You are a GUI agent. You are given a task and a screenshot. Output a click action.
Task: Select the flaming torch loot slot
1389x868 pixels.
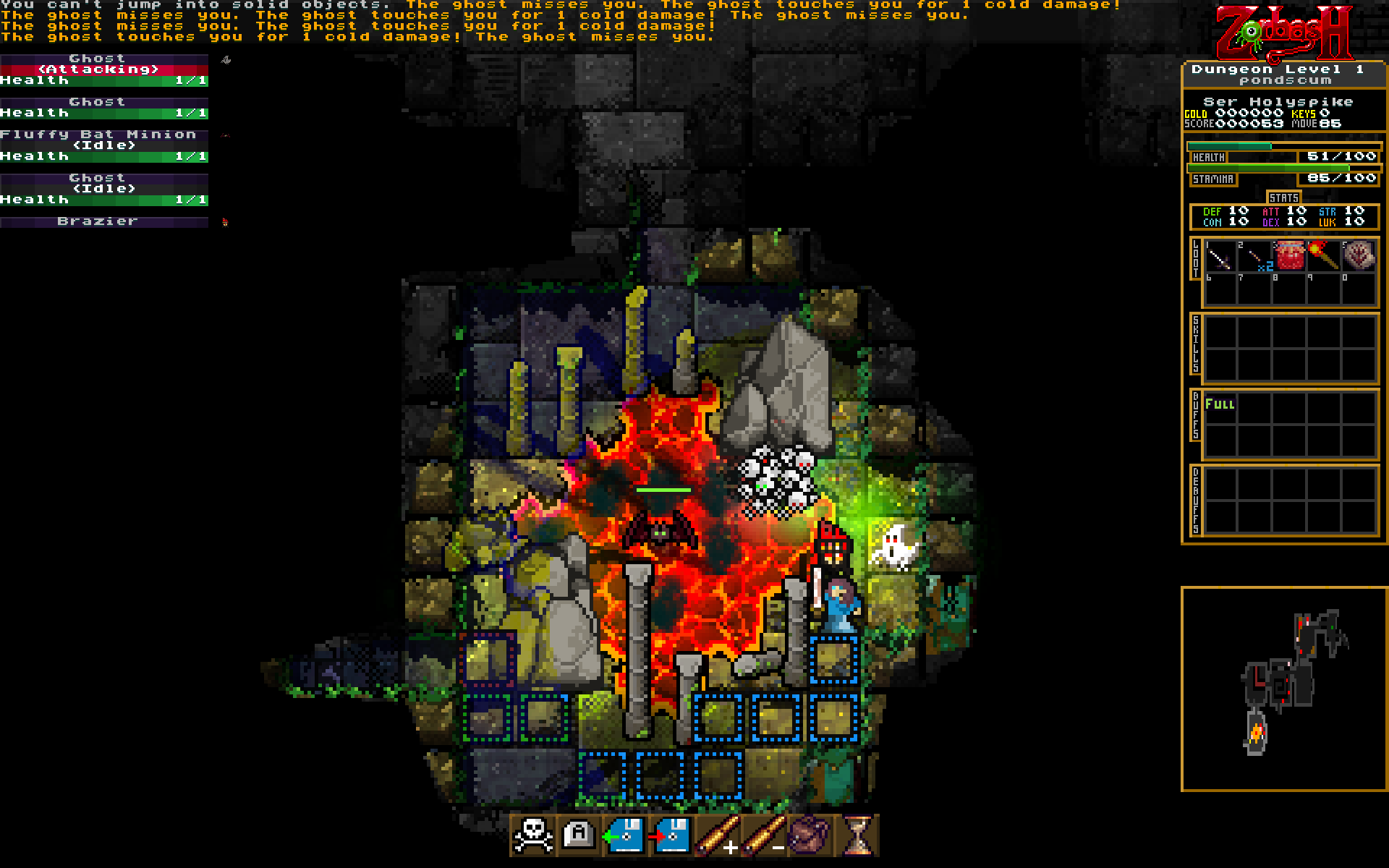click(x=1325, y=257)
